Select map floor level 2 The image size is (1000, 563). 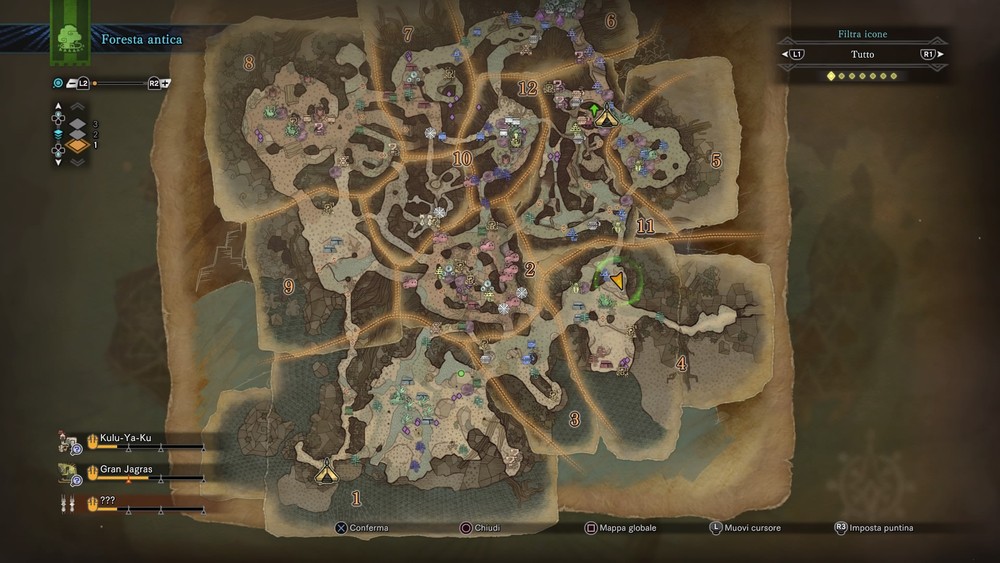click(76, 134)
